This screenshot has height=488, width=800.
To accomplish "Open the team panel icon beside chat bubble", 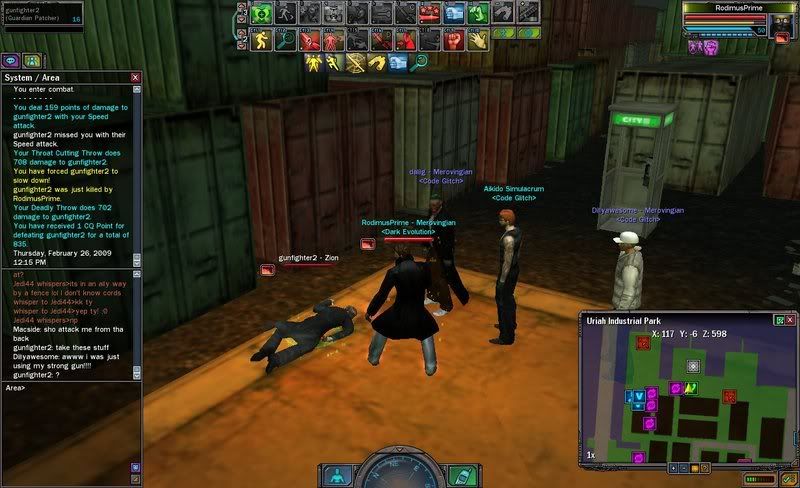I will [x=32, y=60].
